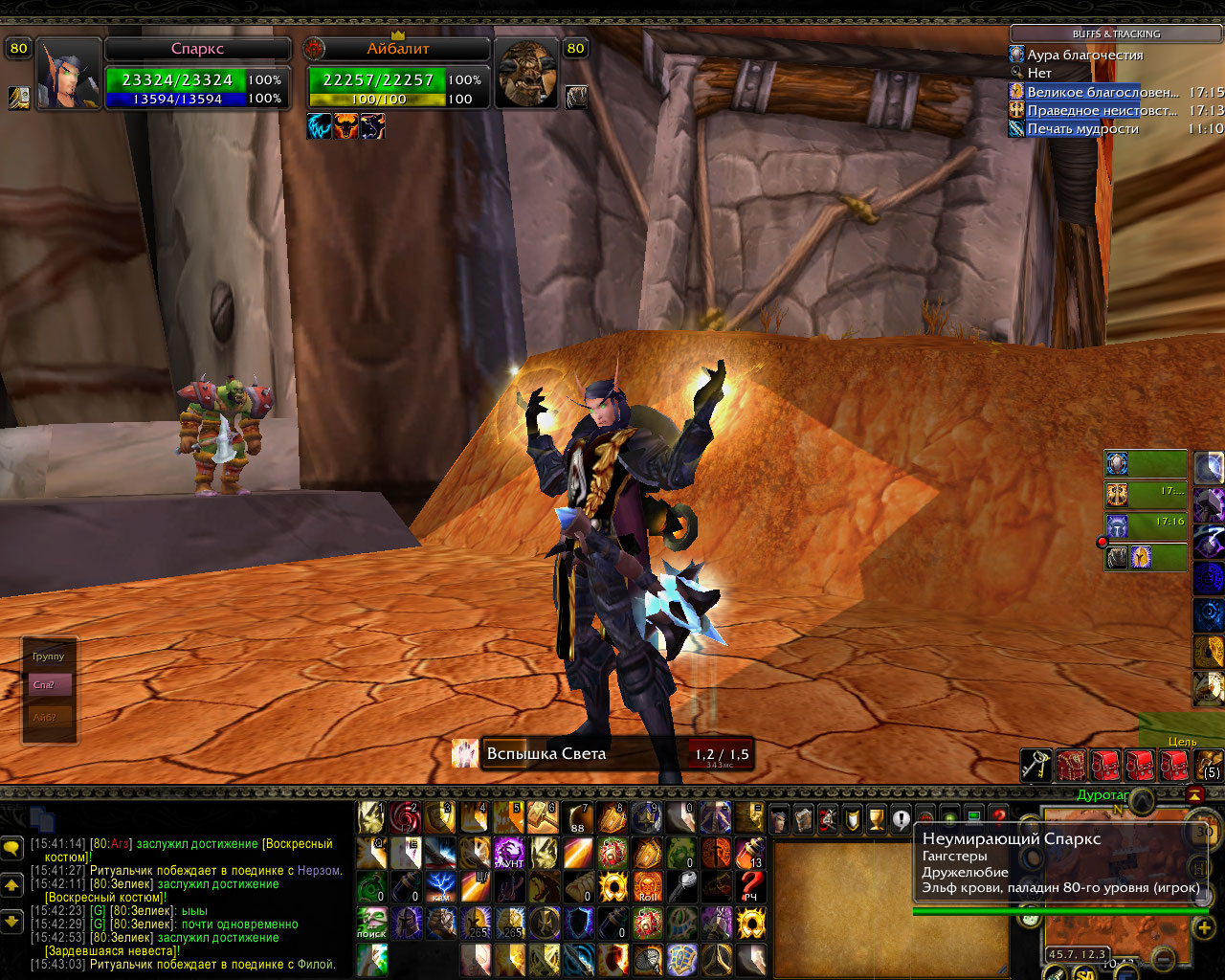The image size is (1225, 980).
Task: Zoom out the minimap with minus button
Action: (x=1164, y=959)
